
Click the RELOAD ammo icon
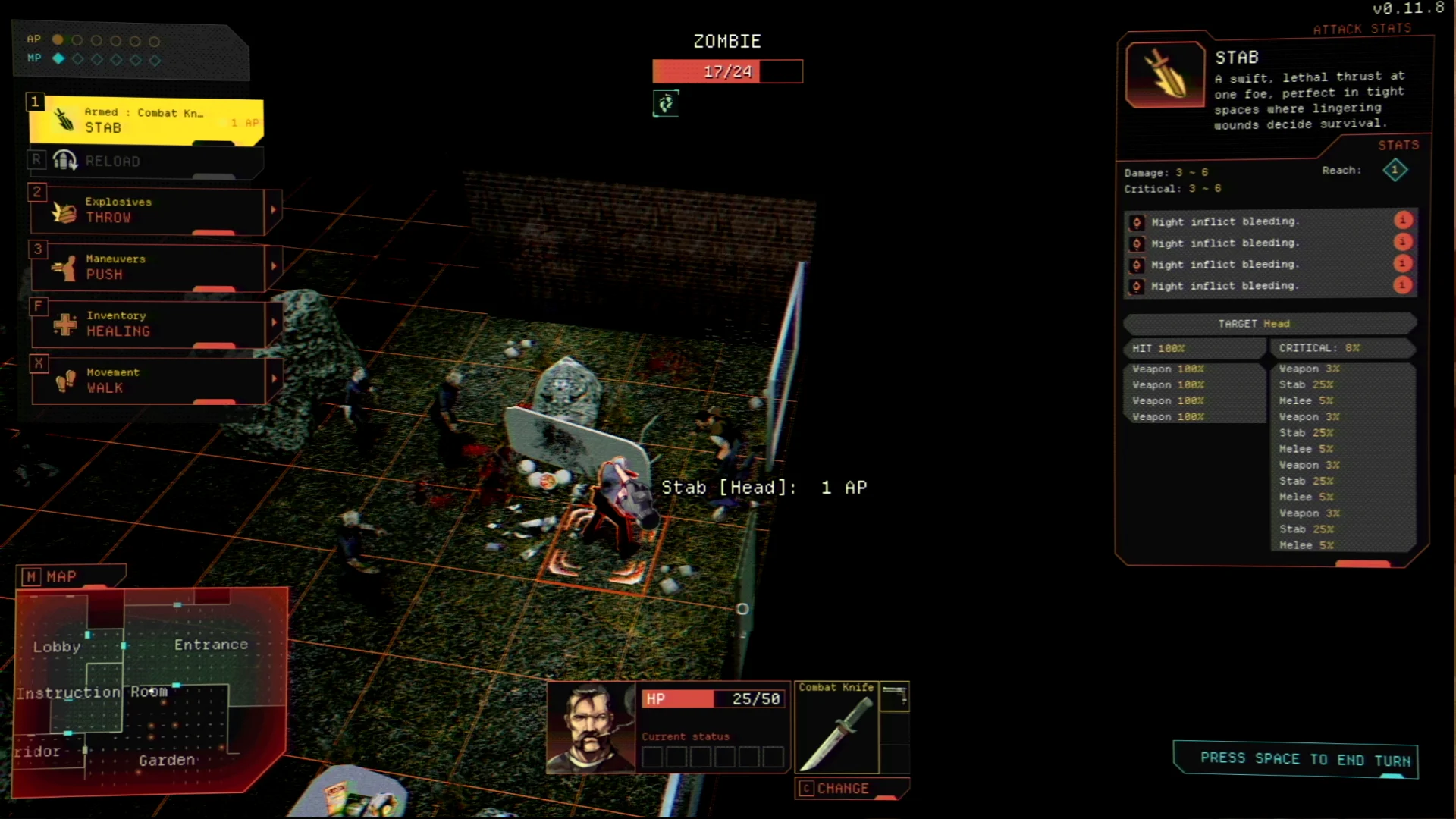click(64, 159)
